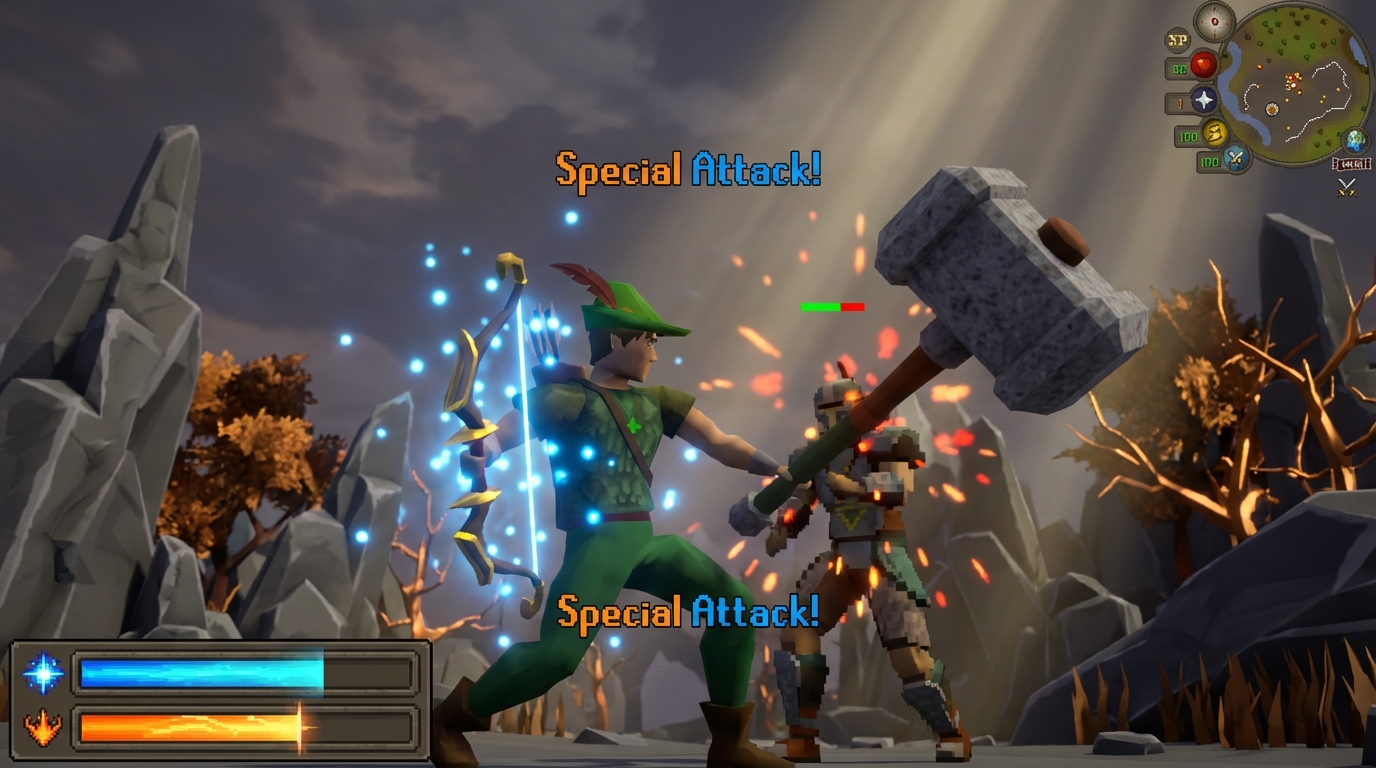Viewport: 1376px width, 768px height.
Task: Select the prayer star orb
Action: click(x=1203, y=100)
